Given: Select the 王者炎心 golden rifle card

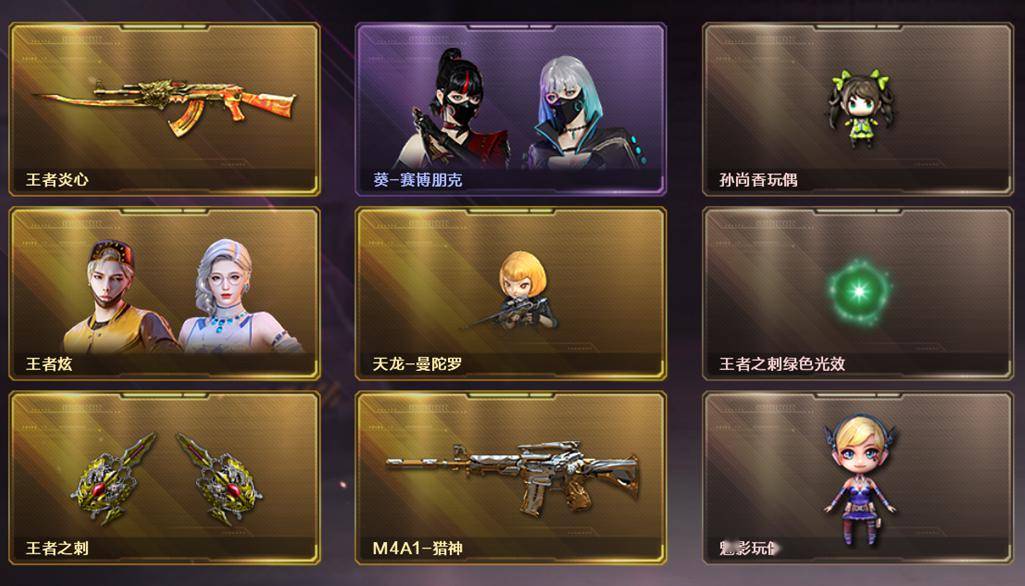Looking at the screenshot, I should point(164,109).
